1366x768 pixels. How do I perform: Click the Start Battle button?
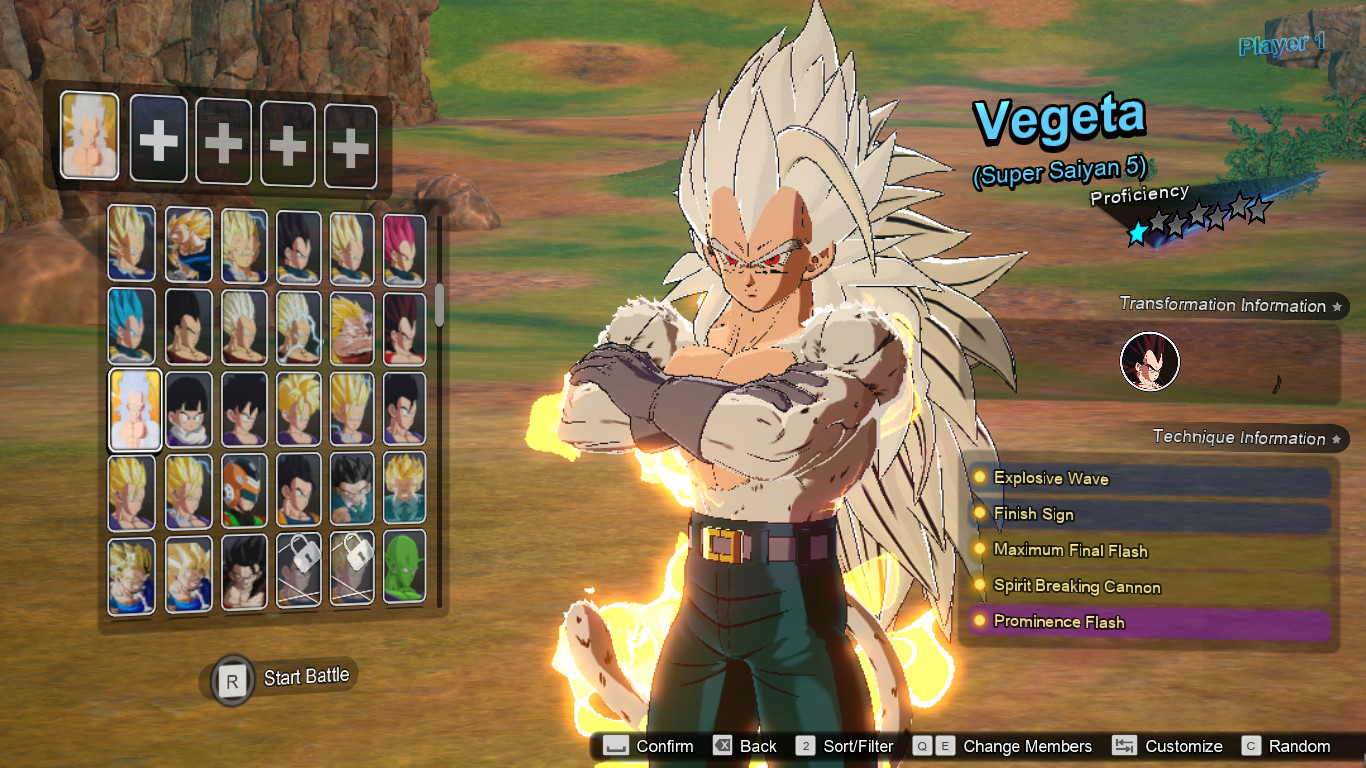(x=283, y=679)
